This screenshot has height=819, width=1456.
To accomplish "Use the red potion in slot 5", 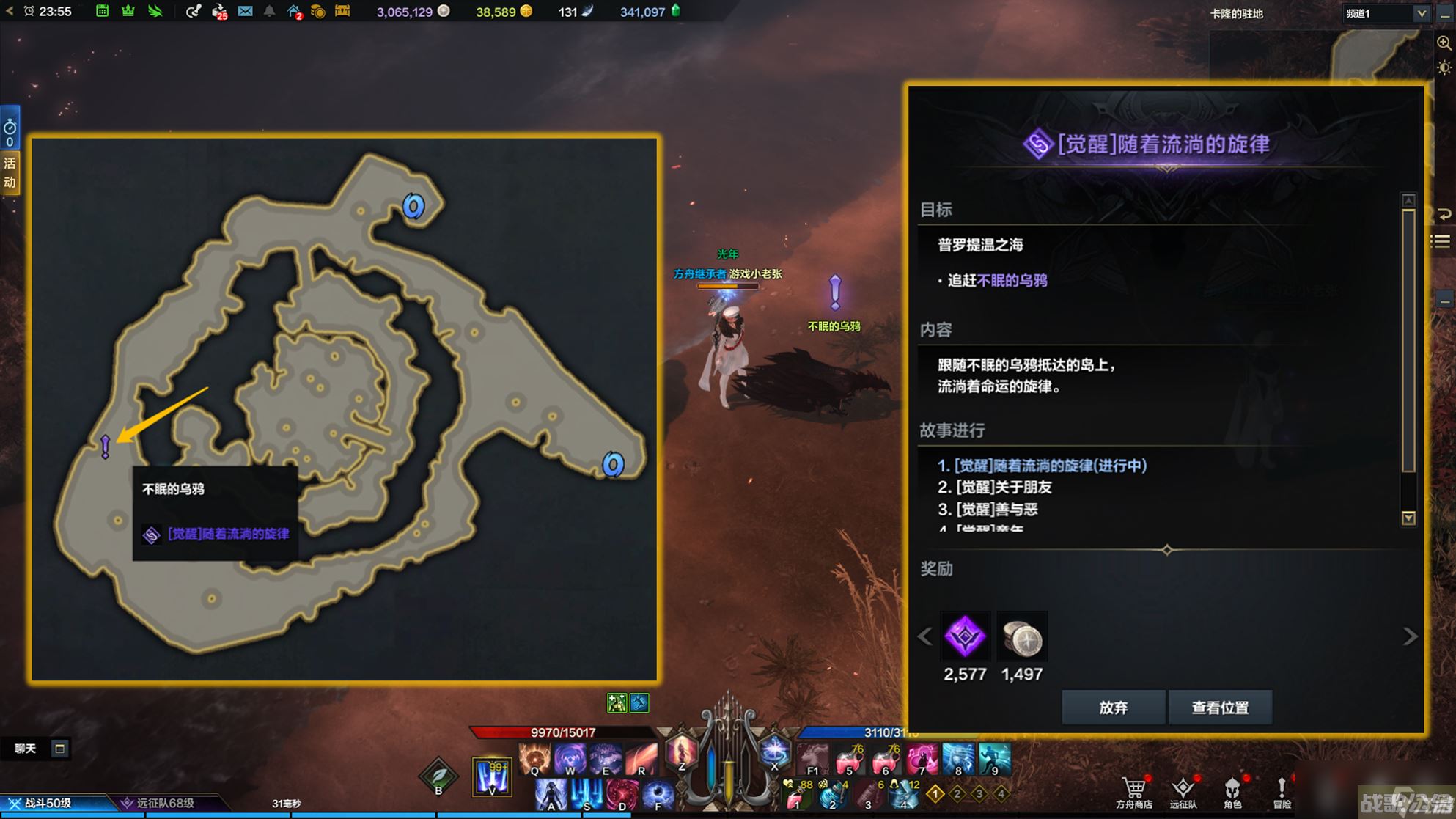I will pos(850,760).
